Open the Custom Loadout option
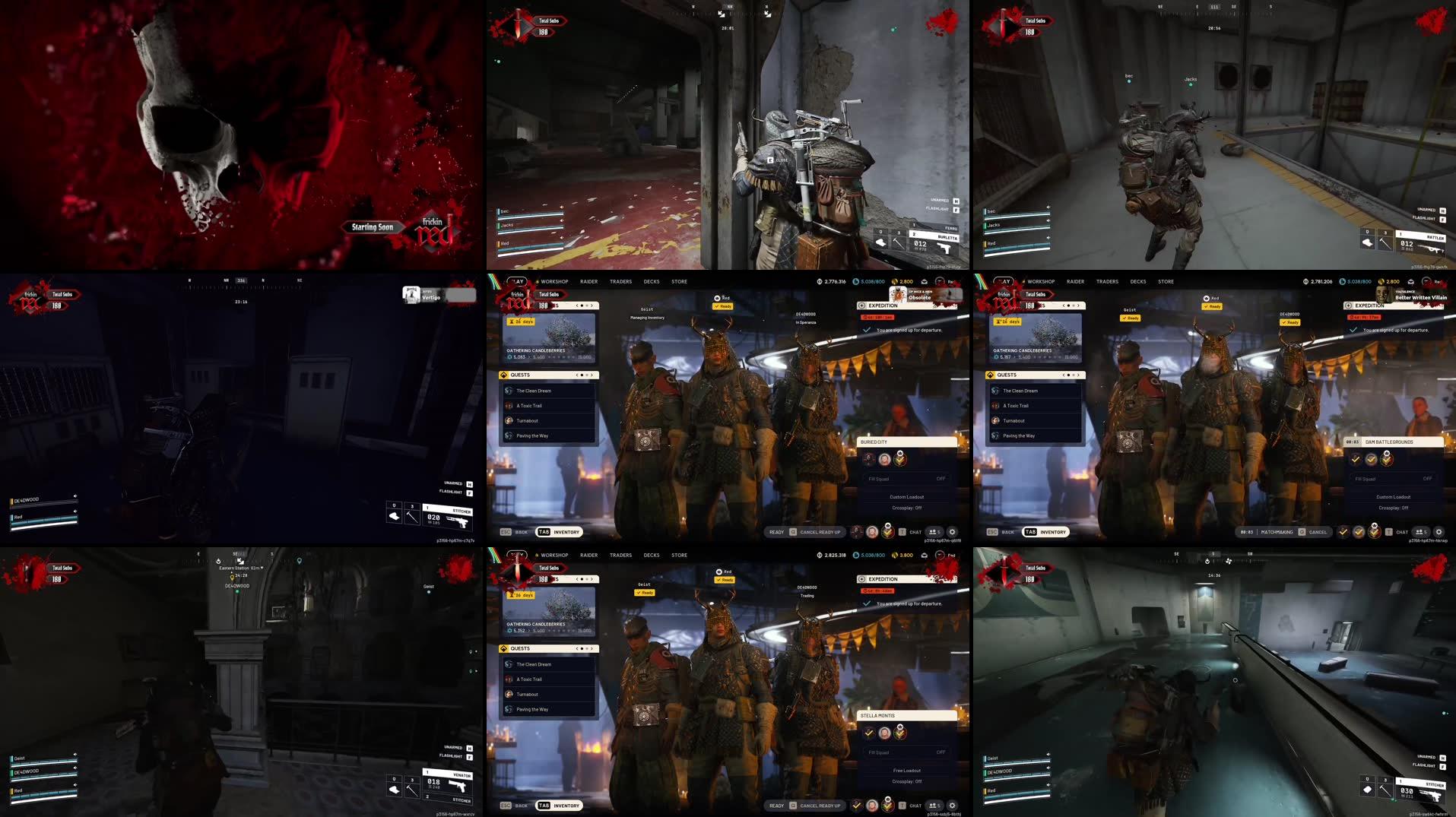1456x817 pixels. click(907, 497)
